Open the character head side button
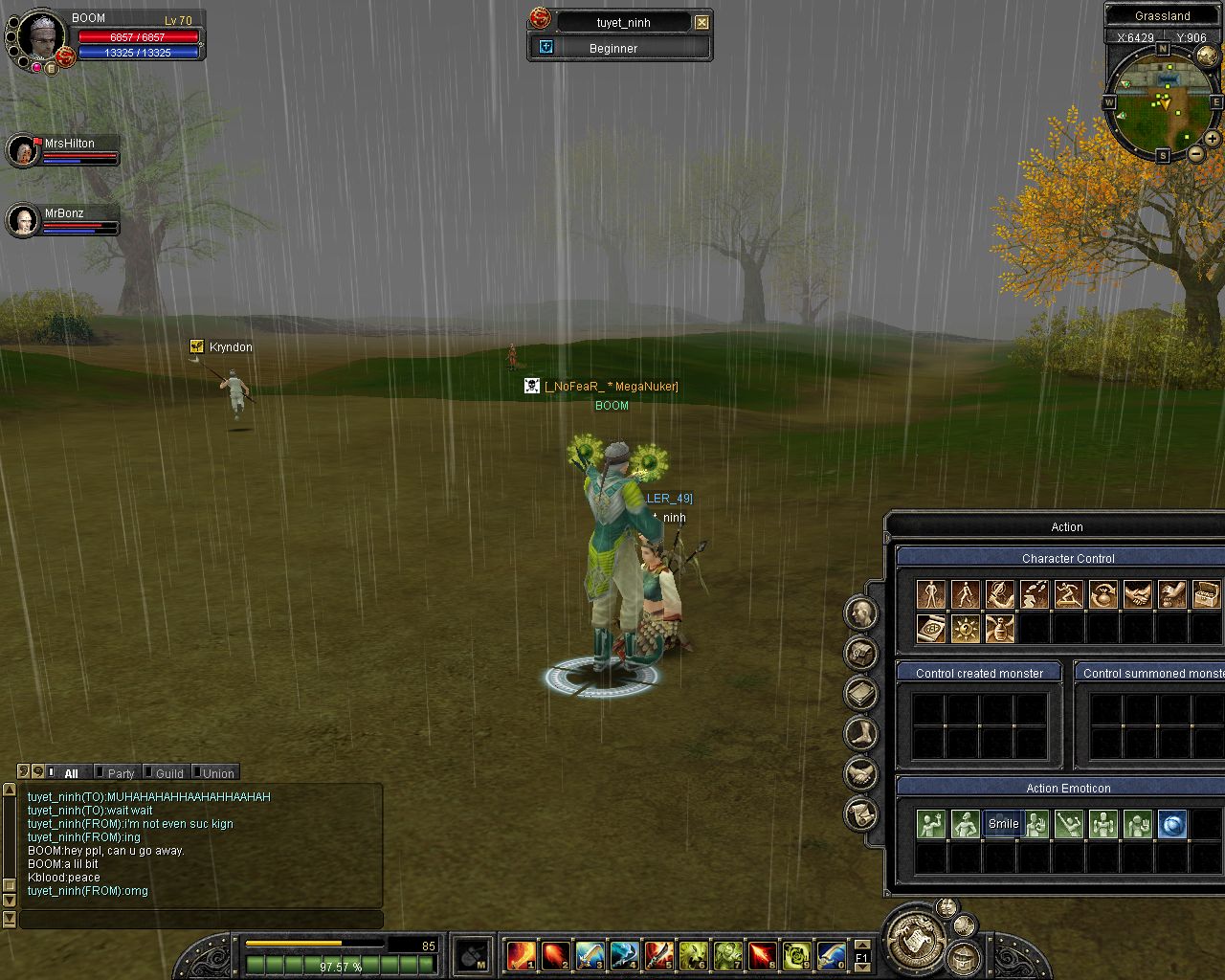1225x980 pixels. tap(860, 612)
